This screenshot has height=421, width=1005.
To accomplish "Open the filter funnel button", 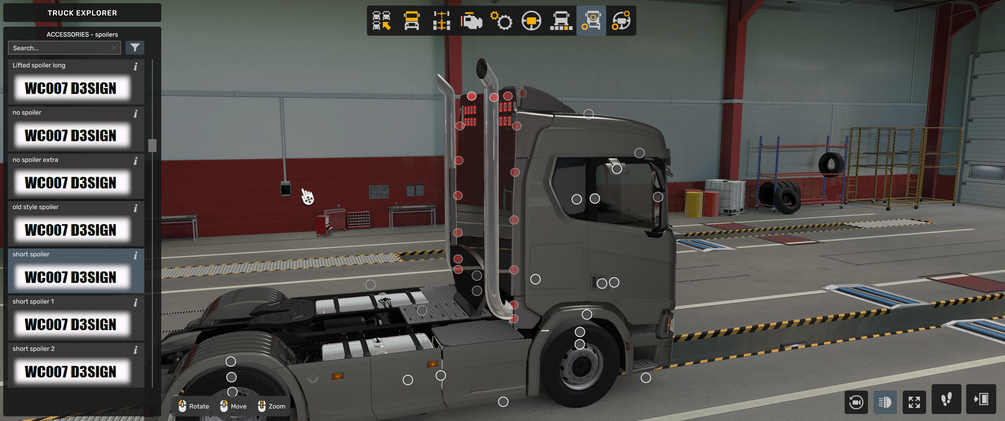I will pyautogui.click(x=135, y=48).
